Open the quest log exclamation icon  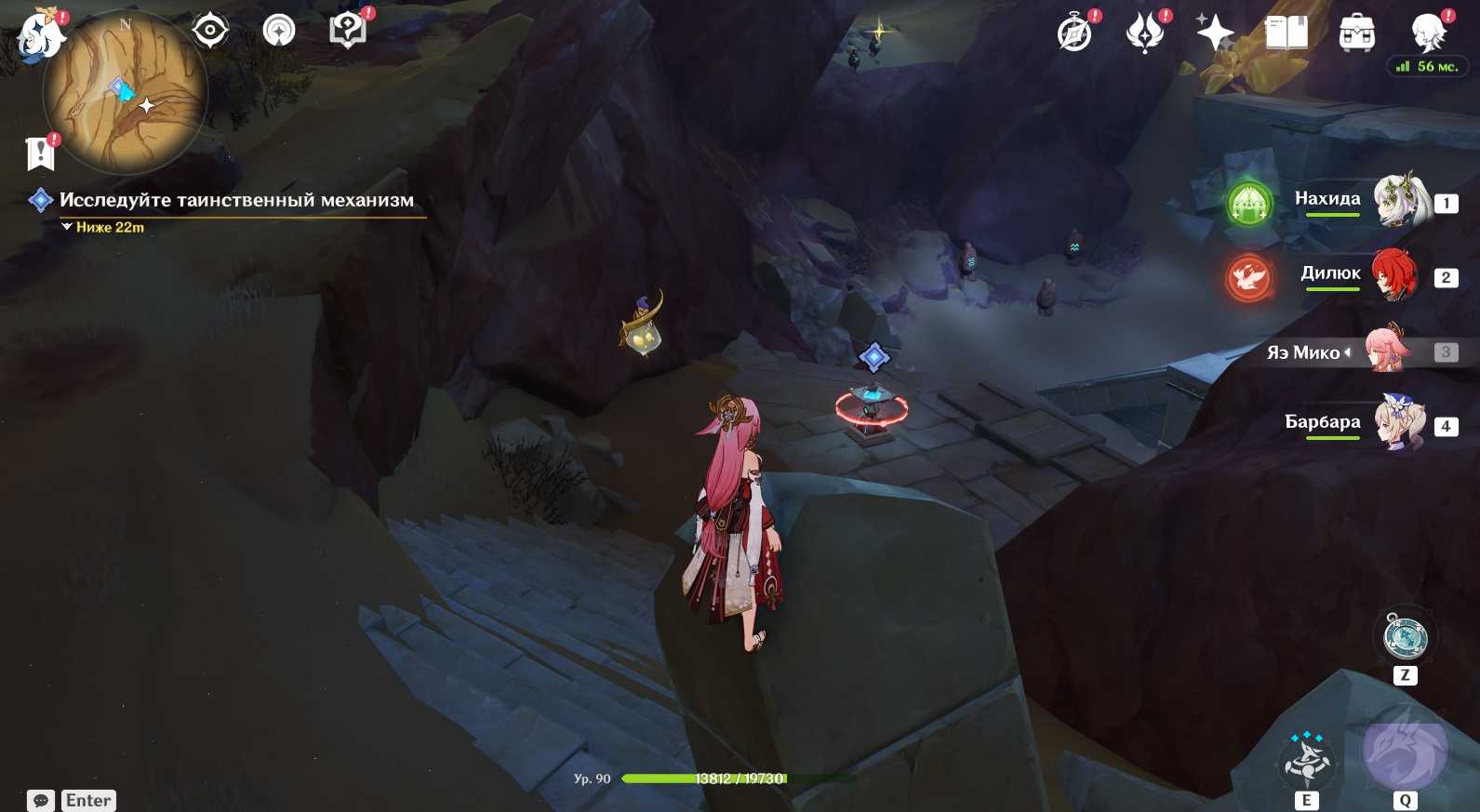coord(41,153)
